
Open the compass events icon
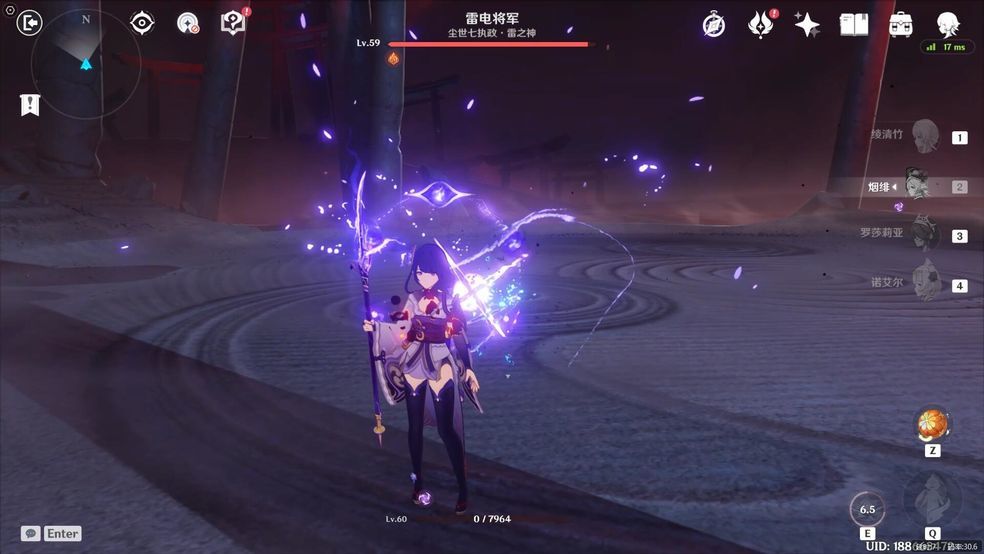[713, 25]
